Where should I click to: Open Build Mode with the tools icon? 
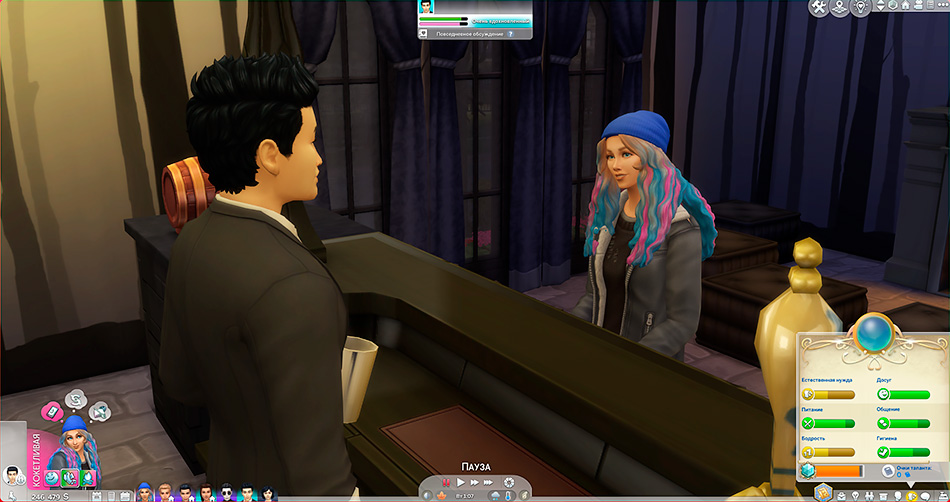[x=818, y=8]
